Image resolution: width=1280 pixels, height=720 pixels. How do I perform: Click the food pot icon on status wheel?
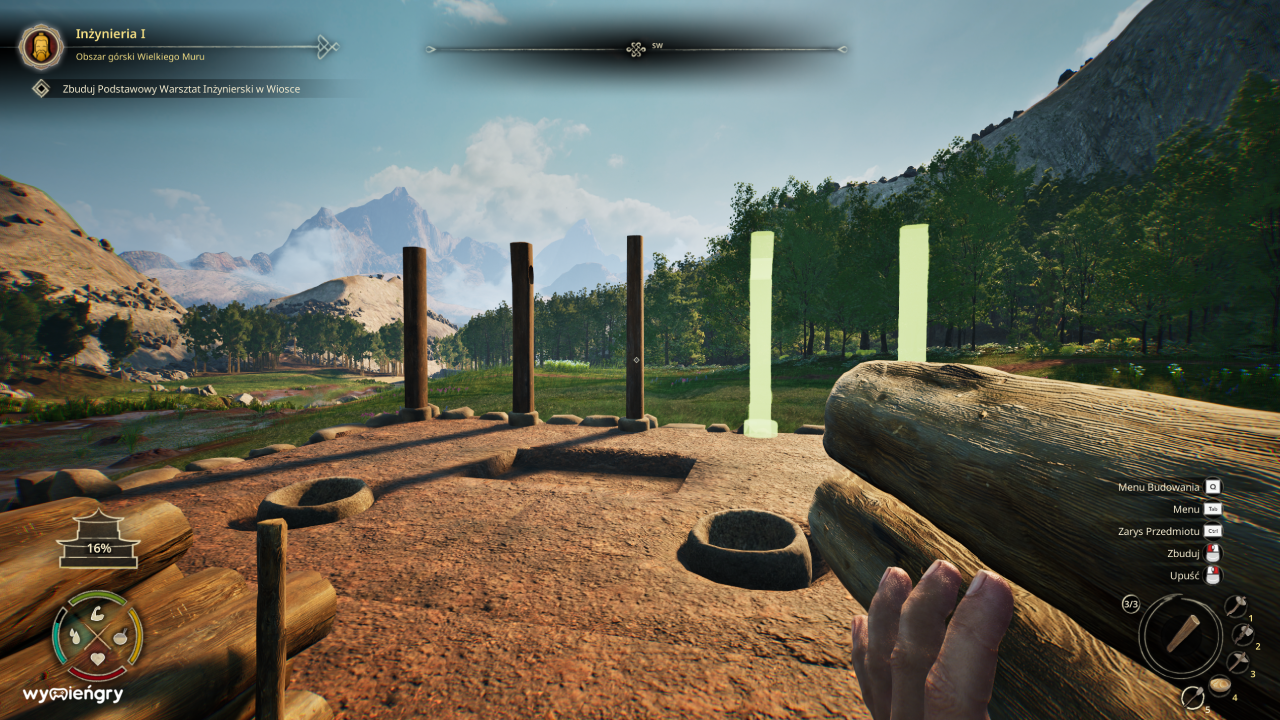coord(121,636)
